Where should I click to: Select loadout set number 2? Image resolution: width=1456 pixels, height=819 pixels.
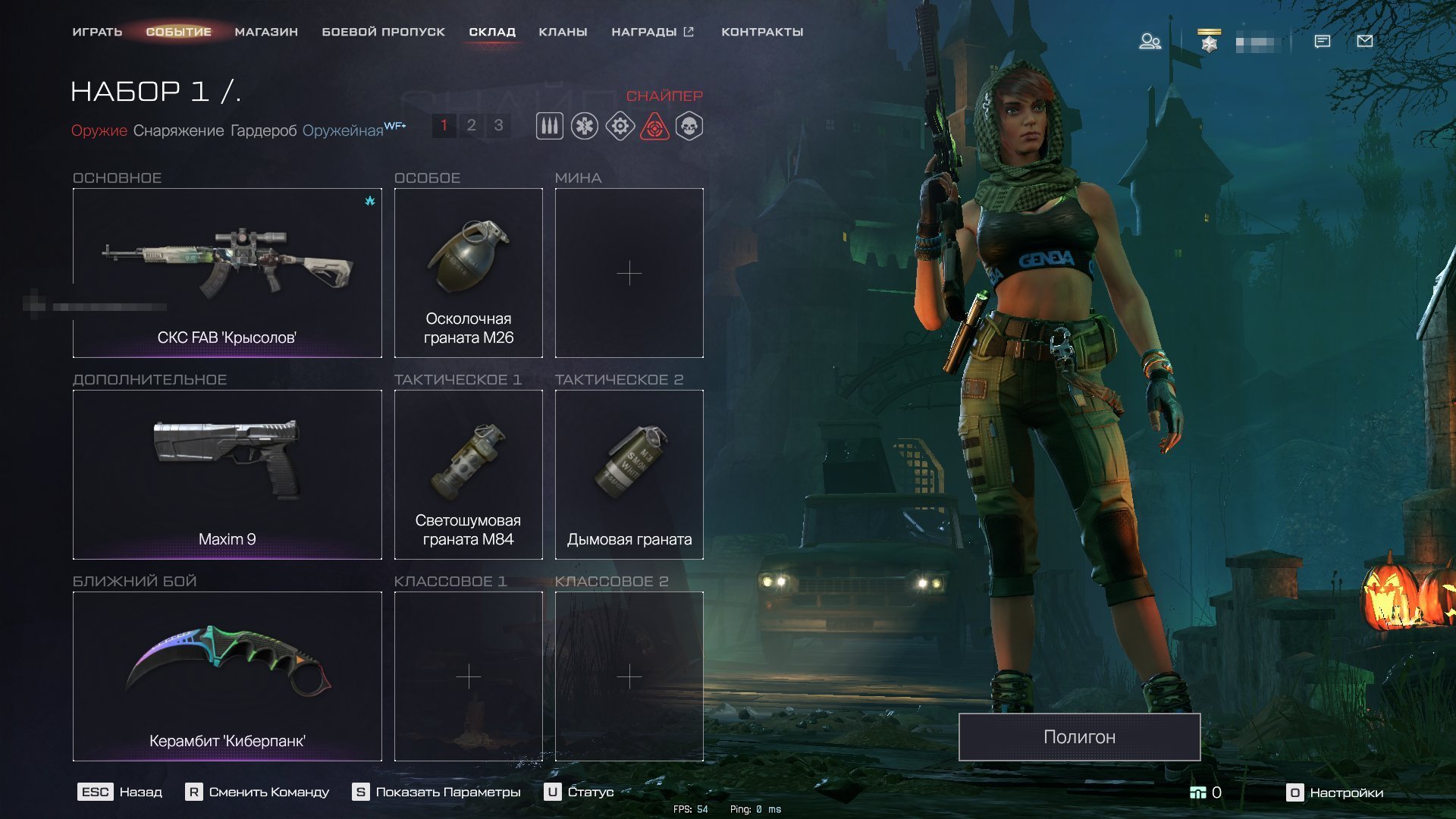coord(471,125)
